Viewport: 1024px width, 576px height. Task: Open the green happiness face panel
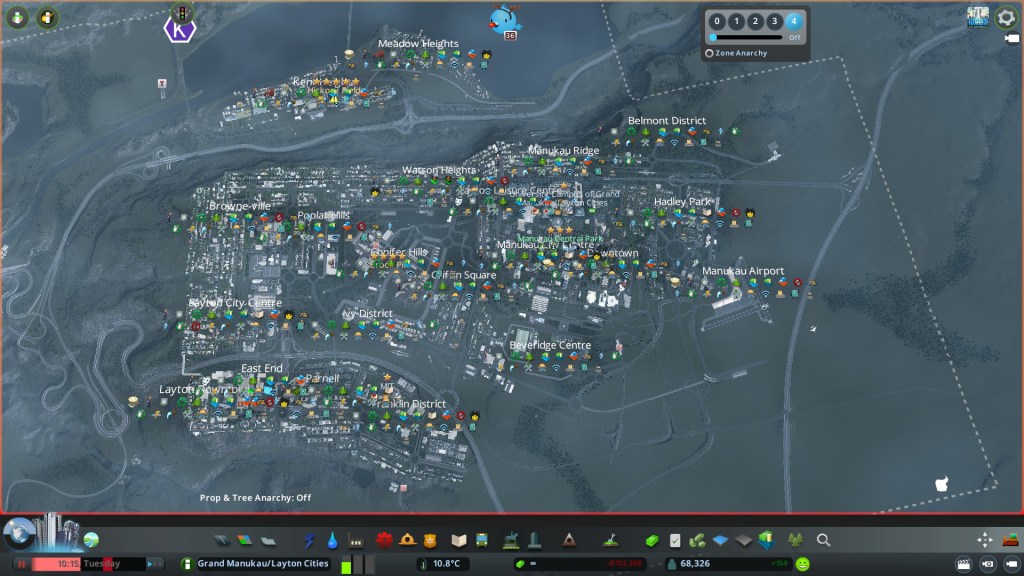pos(803,564)
